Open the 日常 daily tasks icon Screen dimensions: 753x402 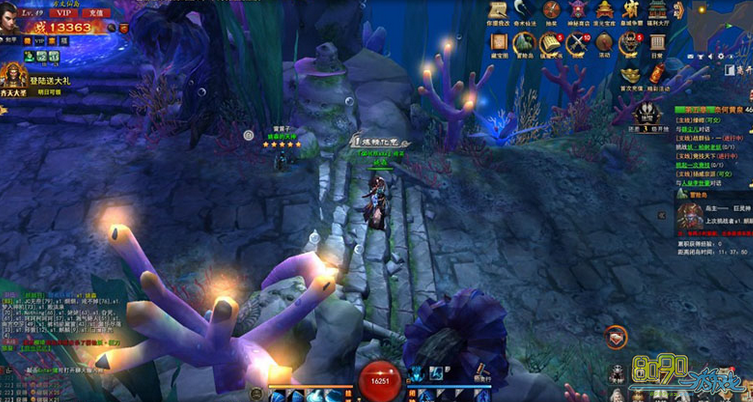(x=657, y=45)
